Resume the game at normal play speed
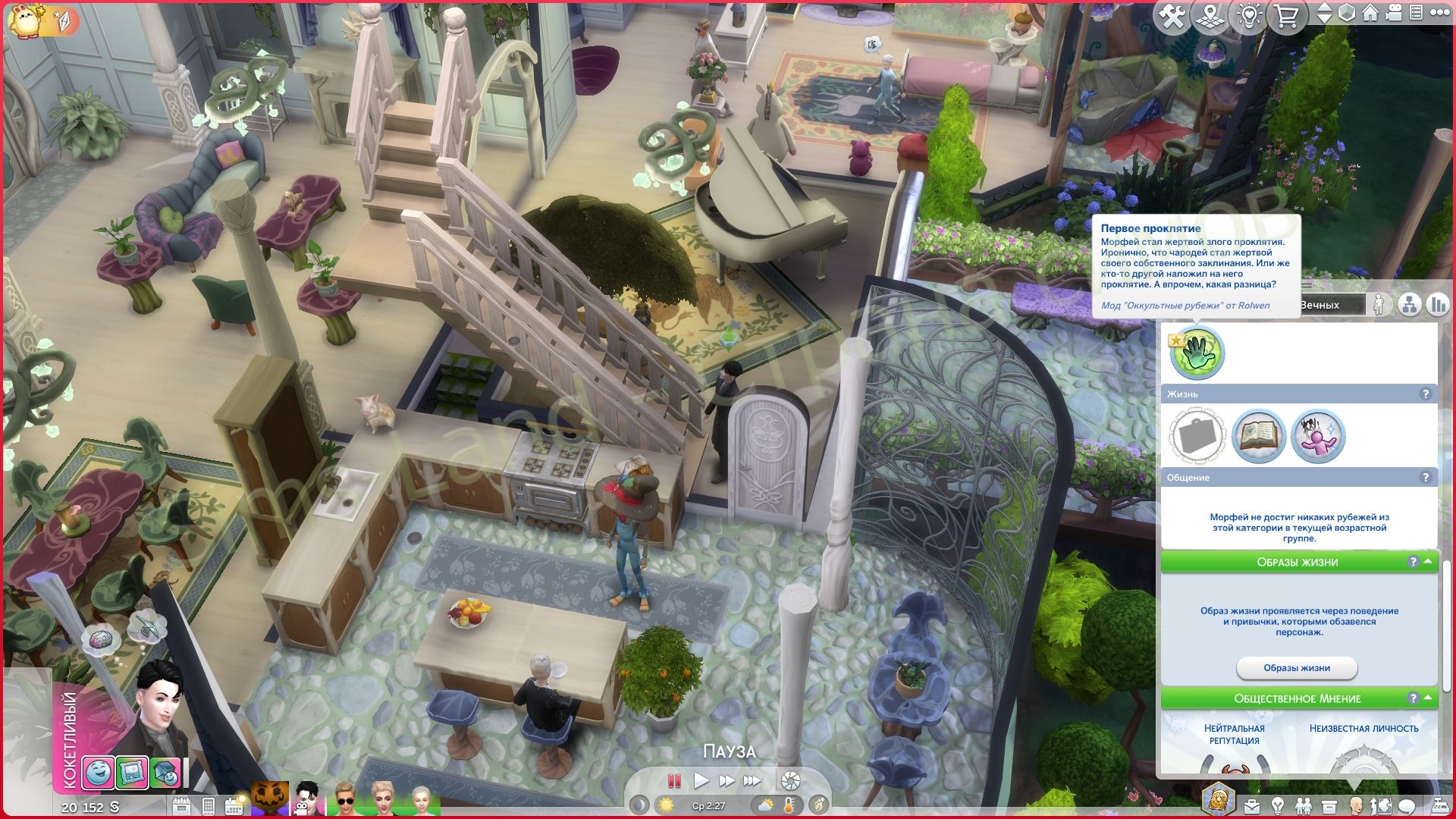 (x=701, y=780)
